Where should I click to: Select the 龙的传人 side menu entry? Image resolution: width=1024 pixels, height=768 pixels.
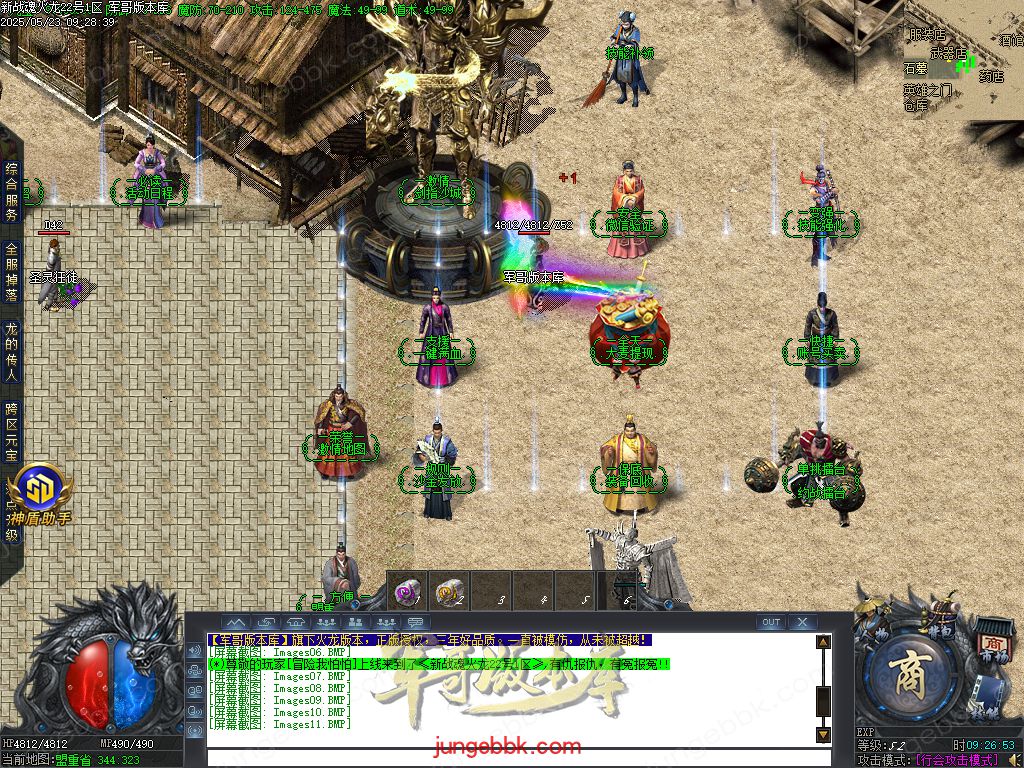[x=11, y=352]
